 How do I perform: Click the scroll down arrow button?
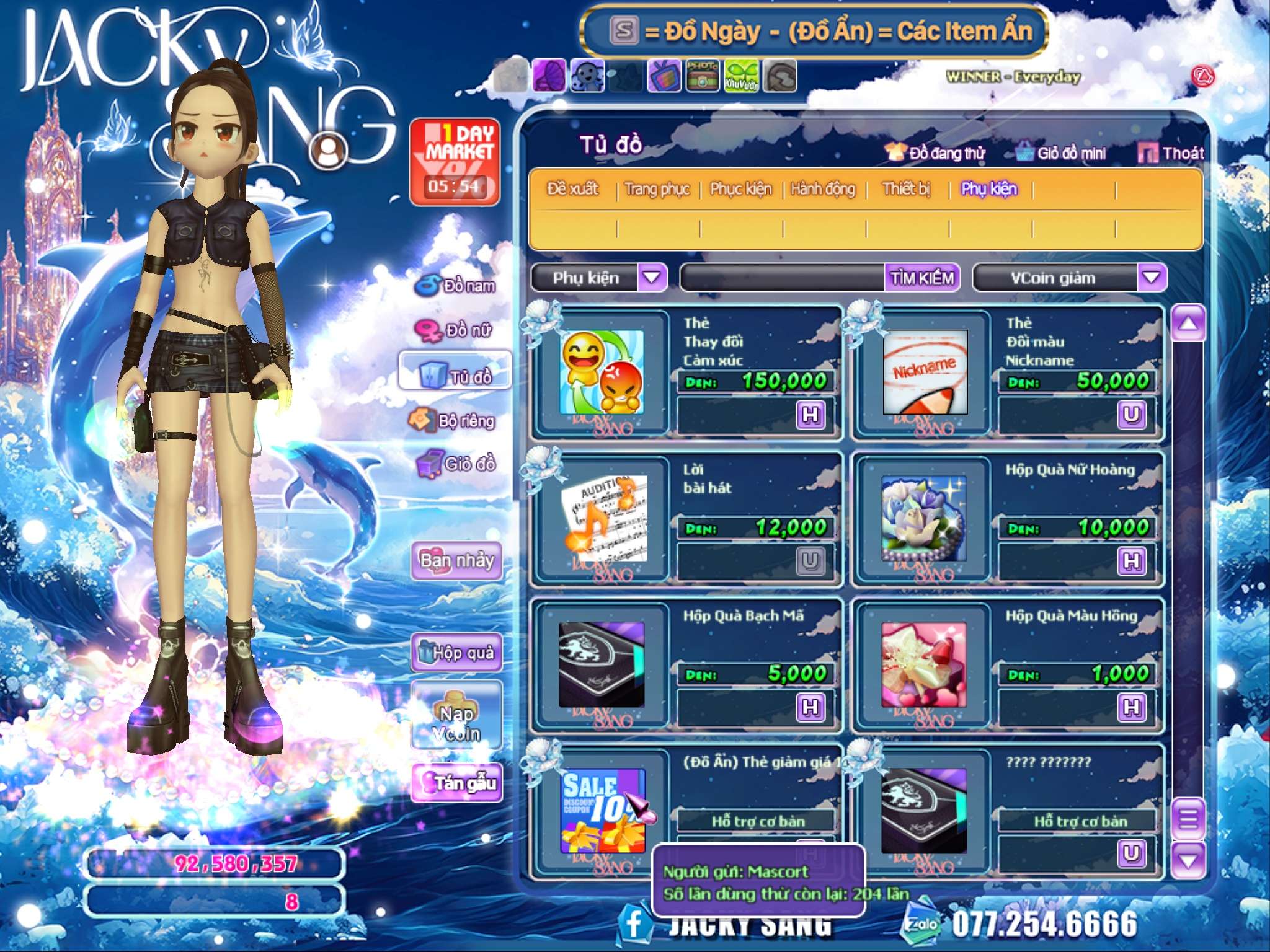tap(1188, 860)
